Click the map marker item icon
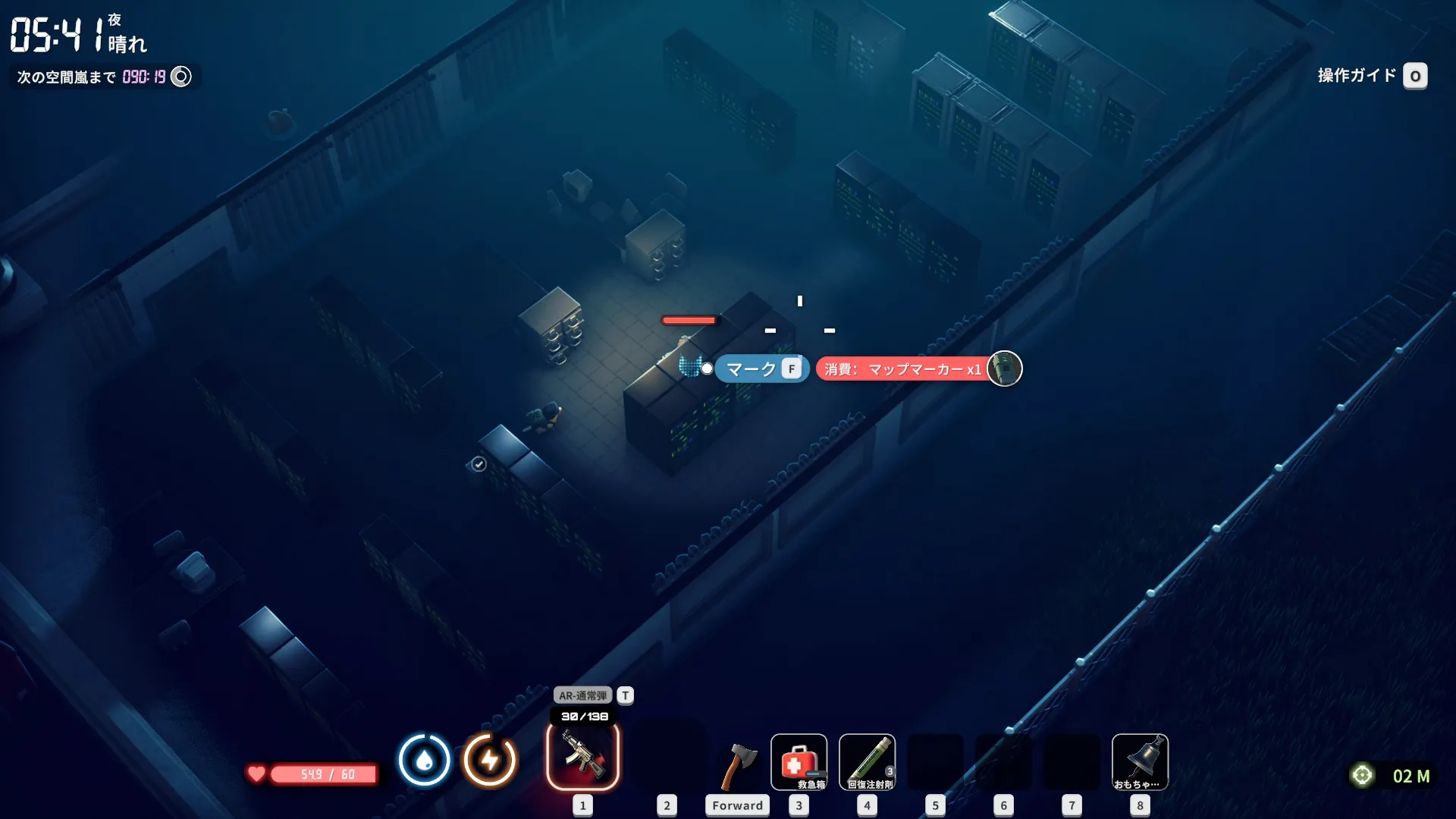 pyautogui.click(x=1005, y=369)
